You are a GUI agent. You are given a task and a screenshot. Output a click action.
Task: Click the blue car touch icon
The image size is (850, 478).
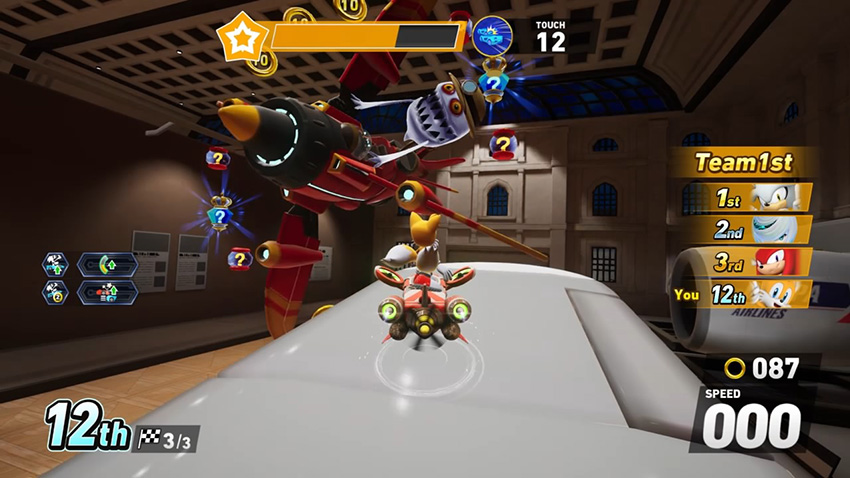492,36
